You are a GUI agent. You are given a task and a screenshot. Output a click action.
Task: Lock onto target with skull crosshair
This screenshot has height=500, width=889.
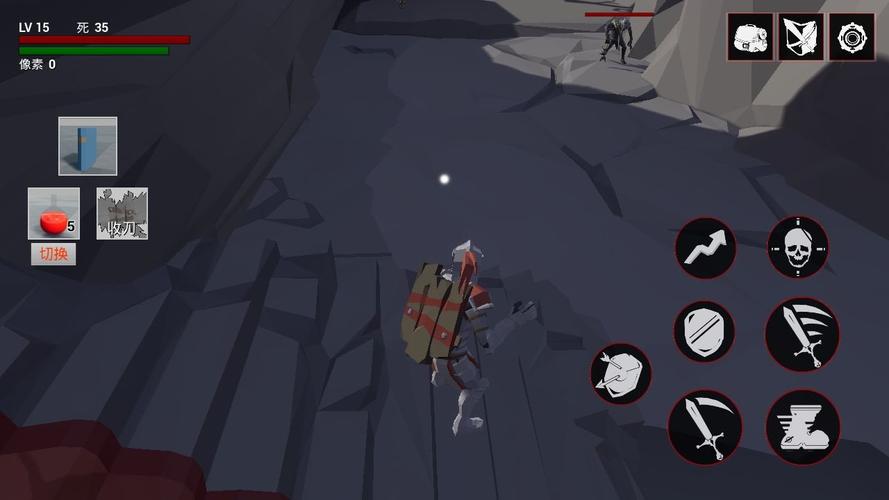coord(797,247)
